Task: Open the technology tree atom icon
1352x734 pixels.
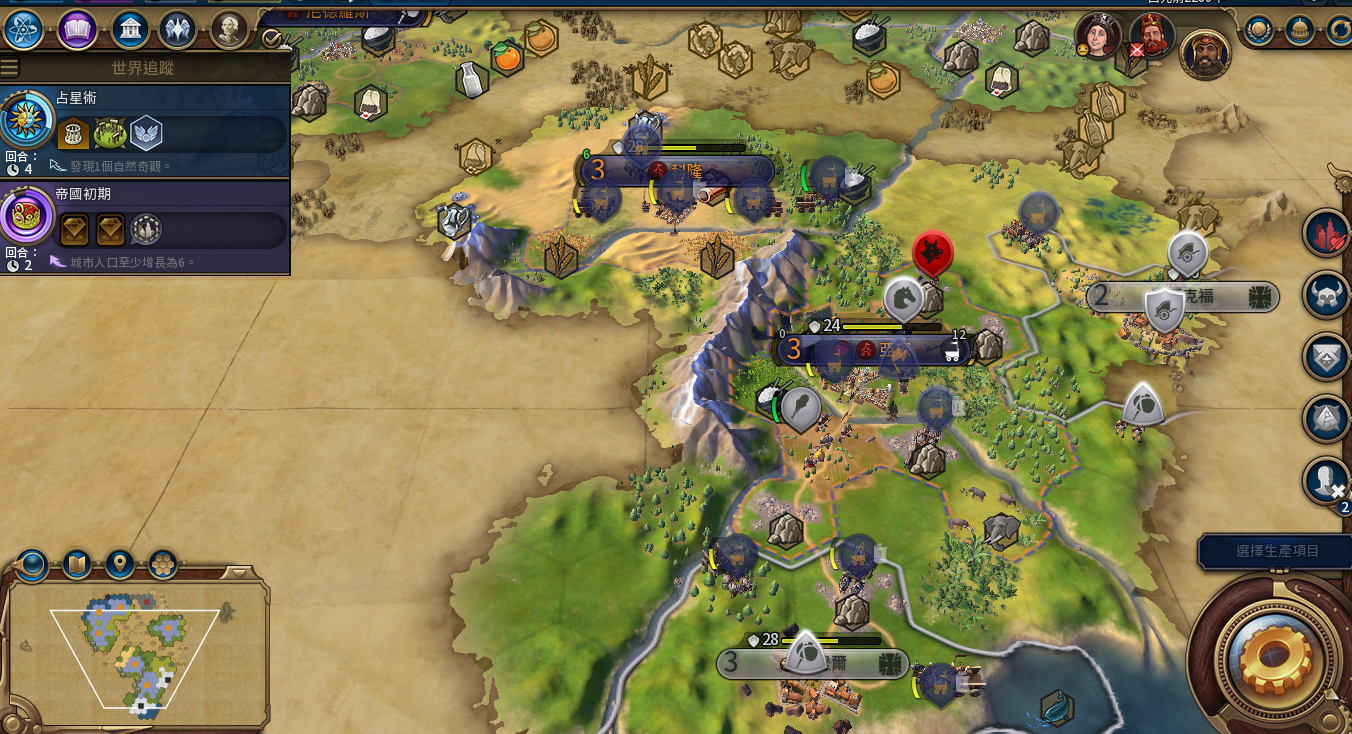Action: [x=23, y=30]
